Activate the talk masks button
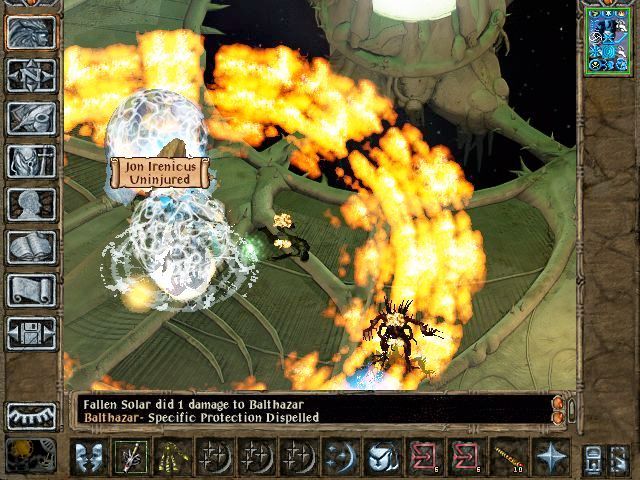 [x=89, y=457]
